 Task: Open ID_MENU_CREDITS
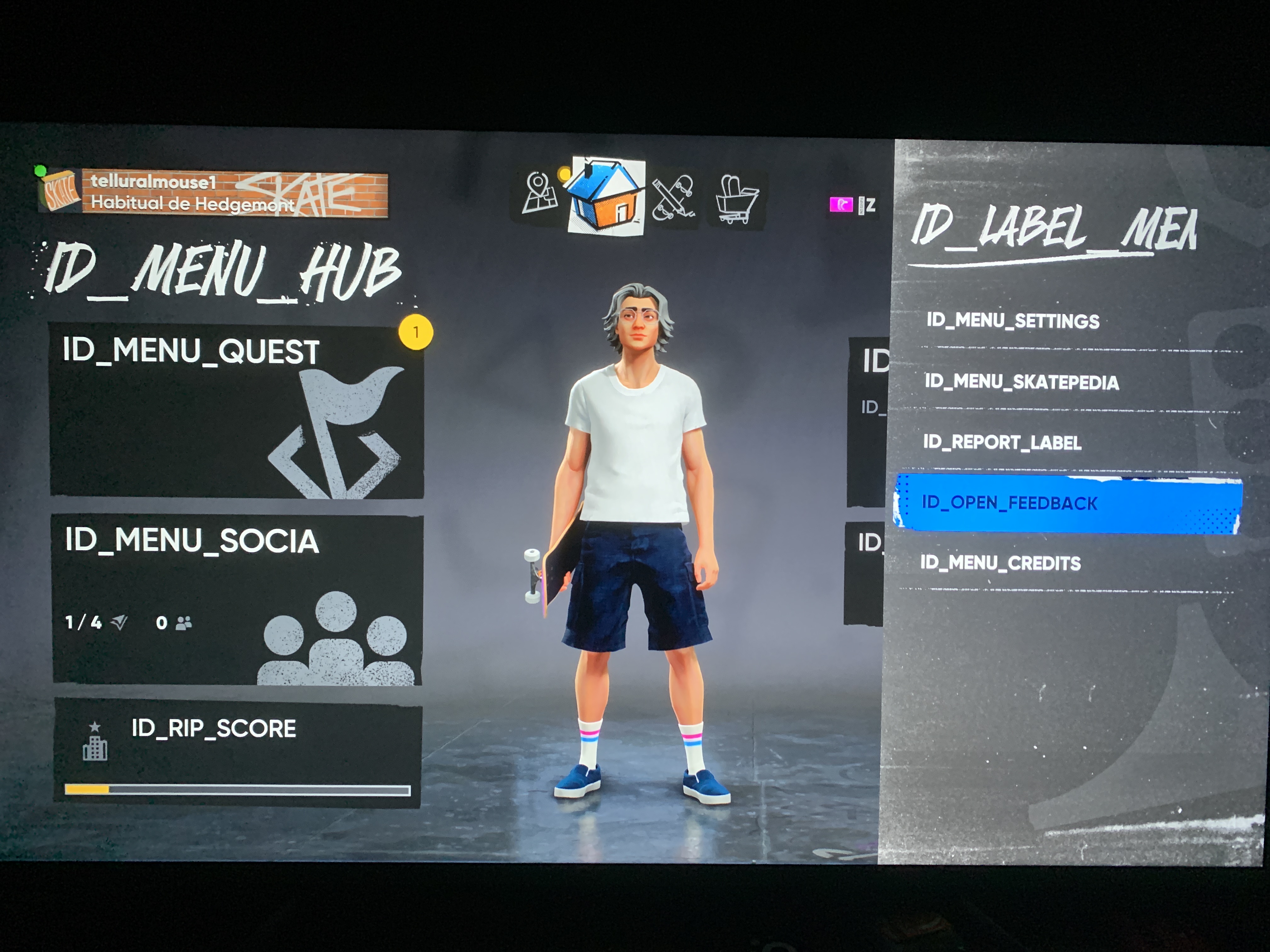click(1000, 563)
